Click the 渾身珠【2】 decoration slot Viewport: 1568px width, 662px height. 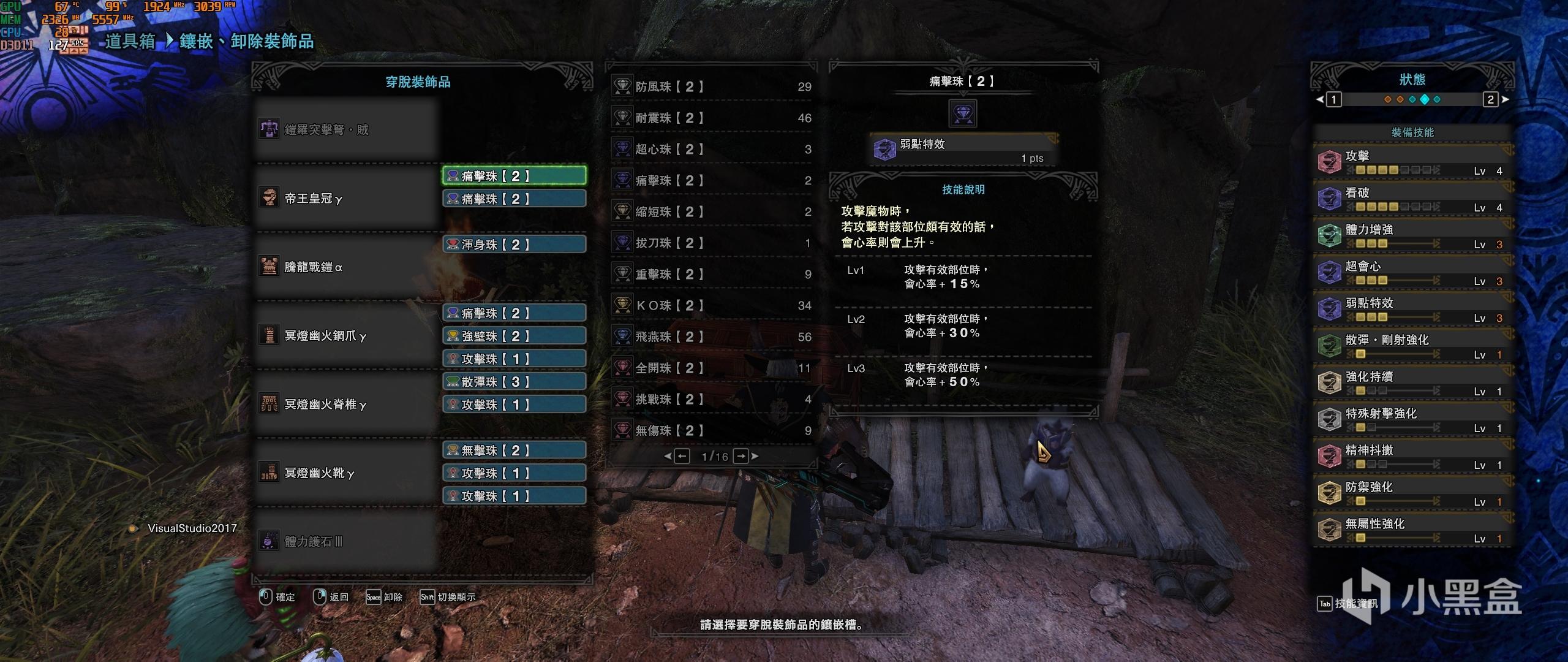pos(514,245)
